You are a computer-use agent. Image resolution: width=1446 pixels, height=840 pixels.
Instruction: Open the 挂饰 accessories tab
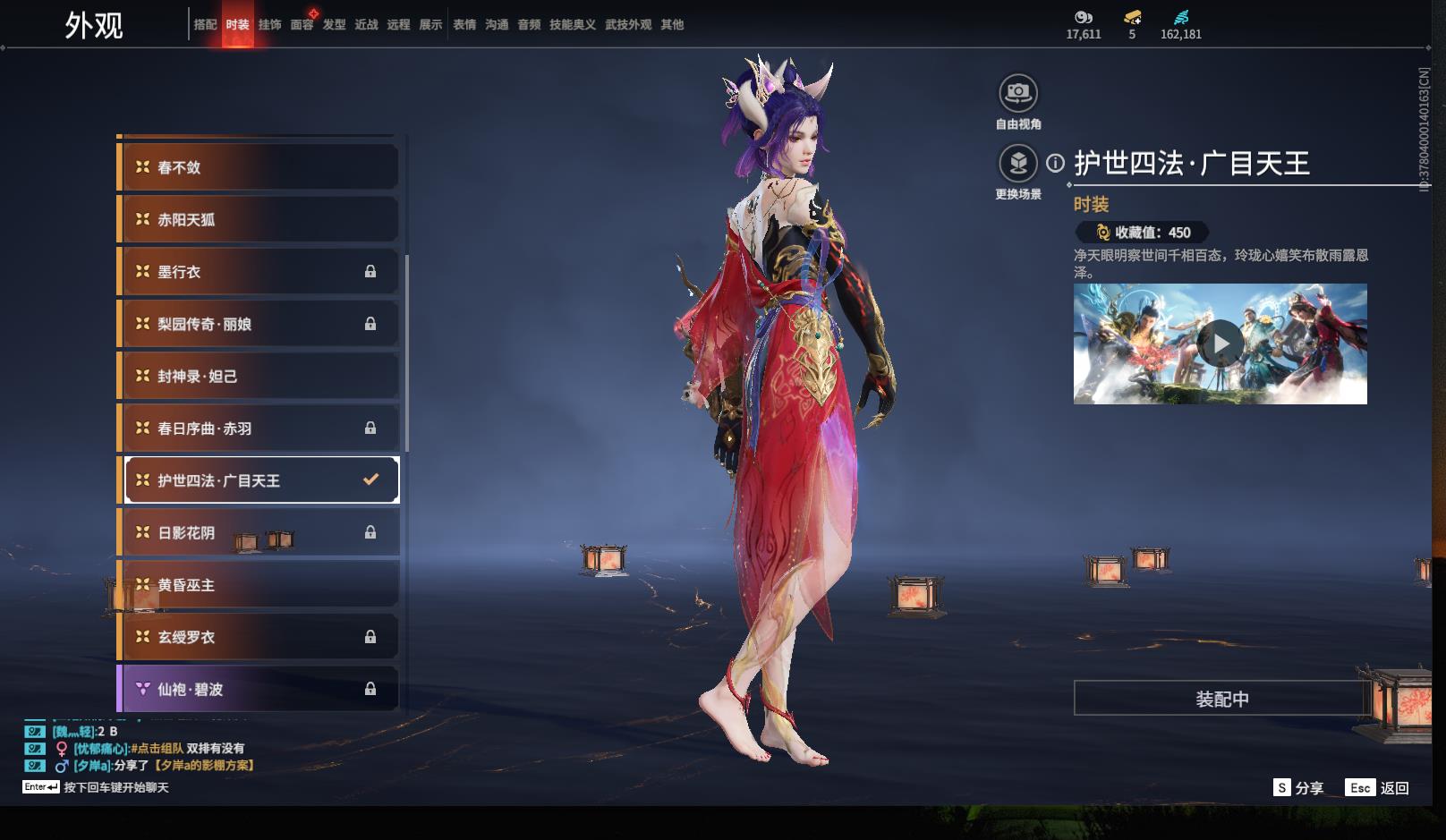pyautogui.click(x=269, y=25)
